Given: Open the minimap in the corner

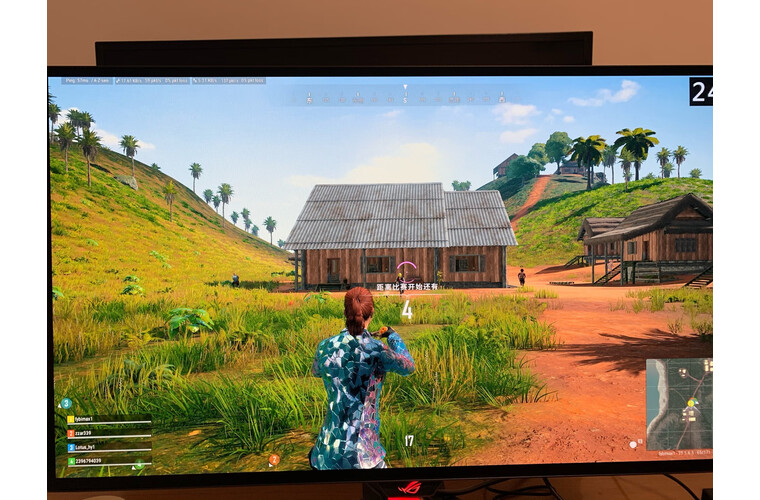Looking at the screenshot, I should (679, 404).
